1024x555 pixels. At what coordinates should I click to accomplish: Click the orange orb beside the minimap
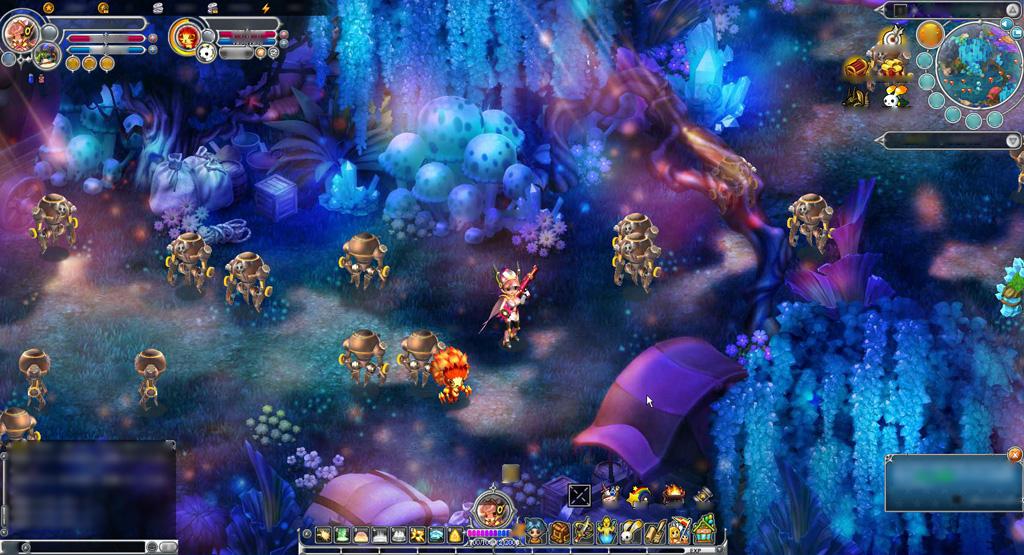coord(930,34)
